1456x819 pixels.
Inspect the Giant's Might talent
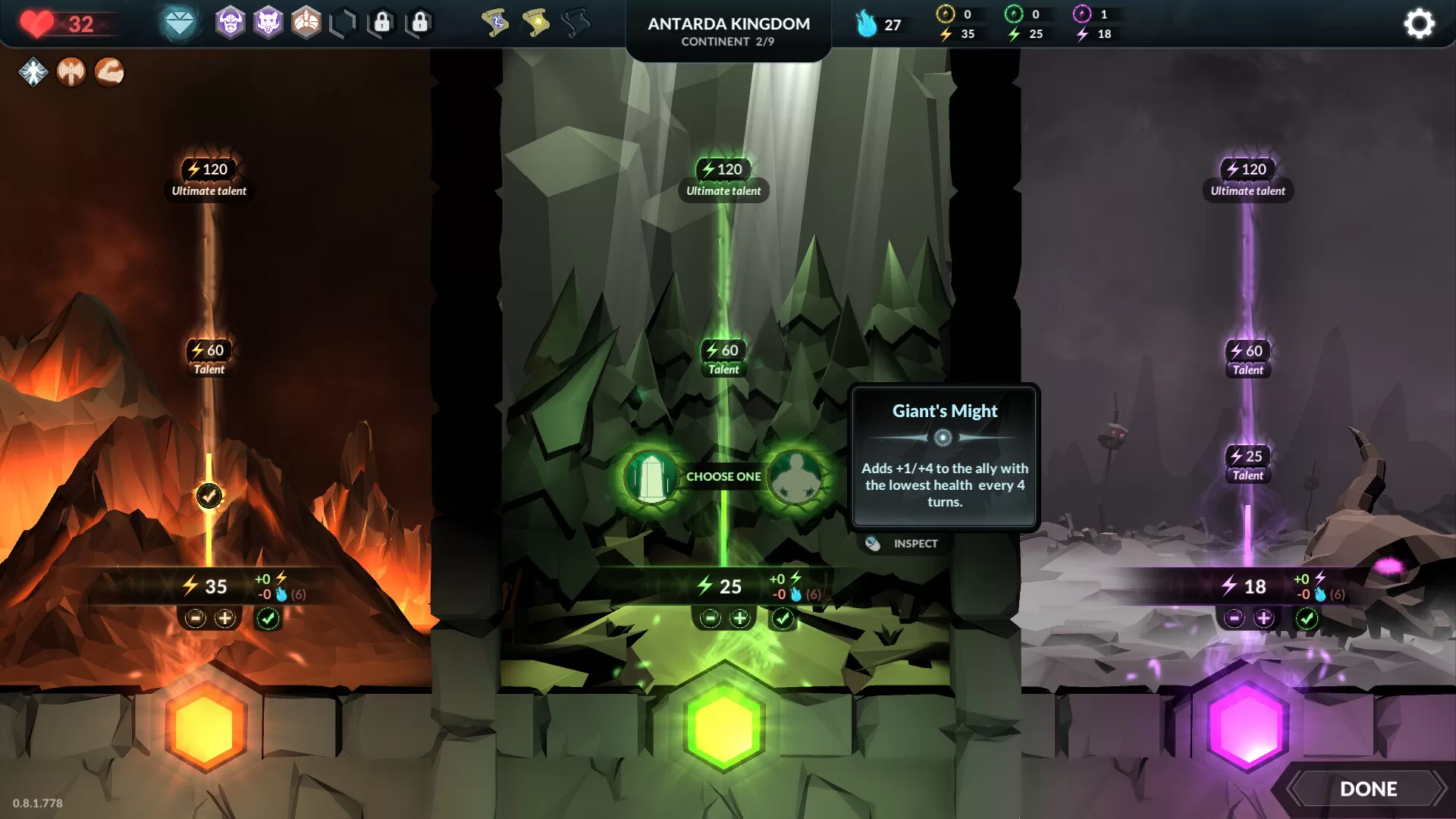point(905,544)
